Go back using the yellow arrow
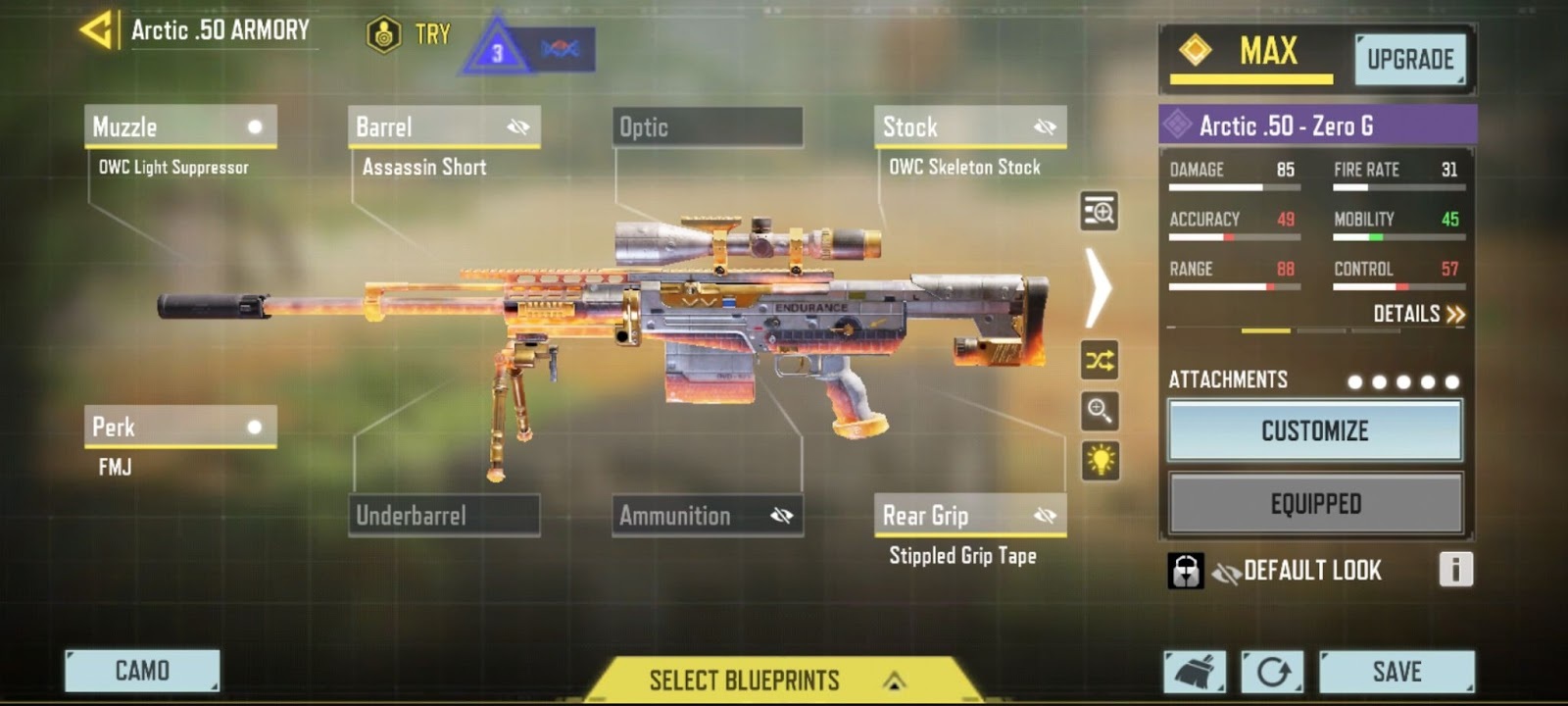The width and height of the screenshot is (1568, 706). click(97, 30)
